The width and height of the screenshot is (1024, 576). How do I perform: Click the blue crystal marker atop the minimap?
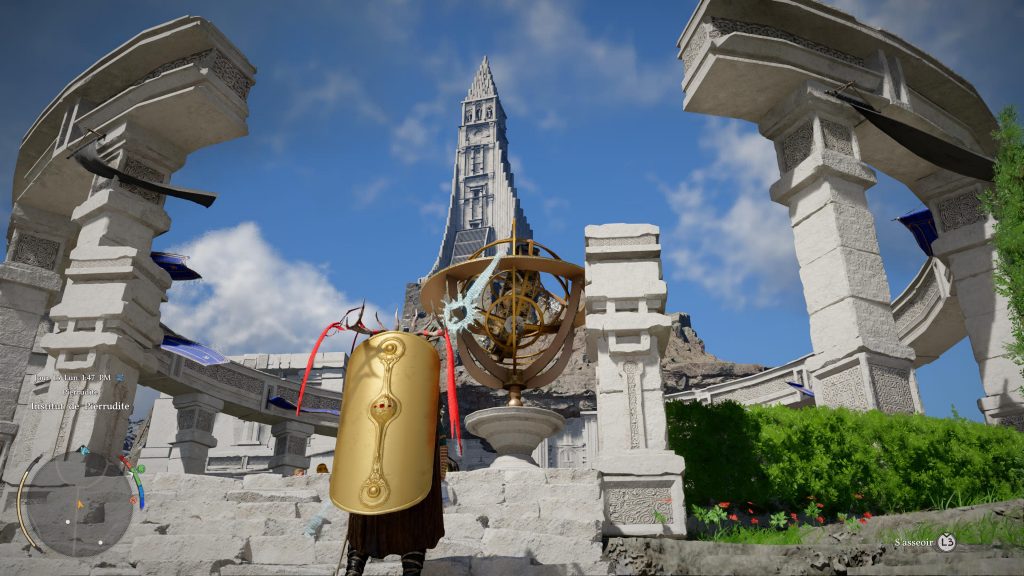tap(84, 451)
